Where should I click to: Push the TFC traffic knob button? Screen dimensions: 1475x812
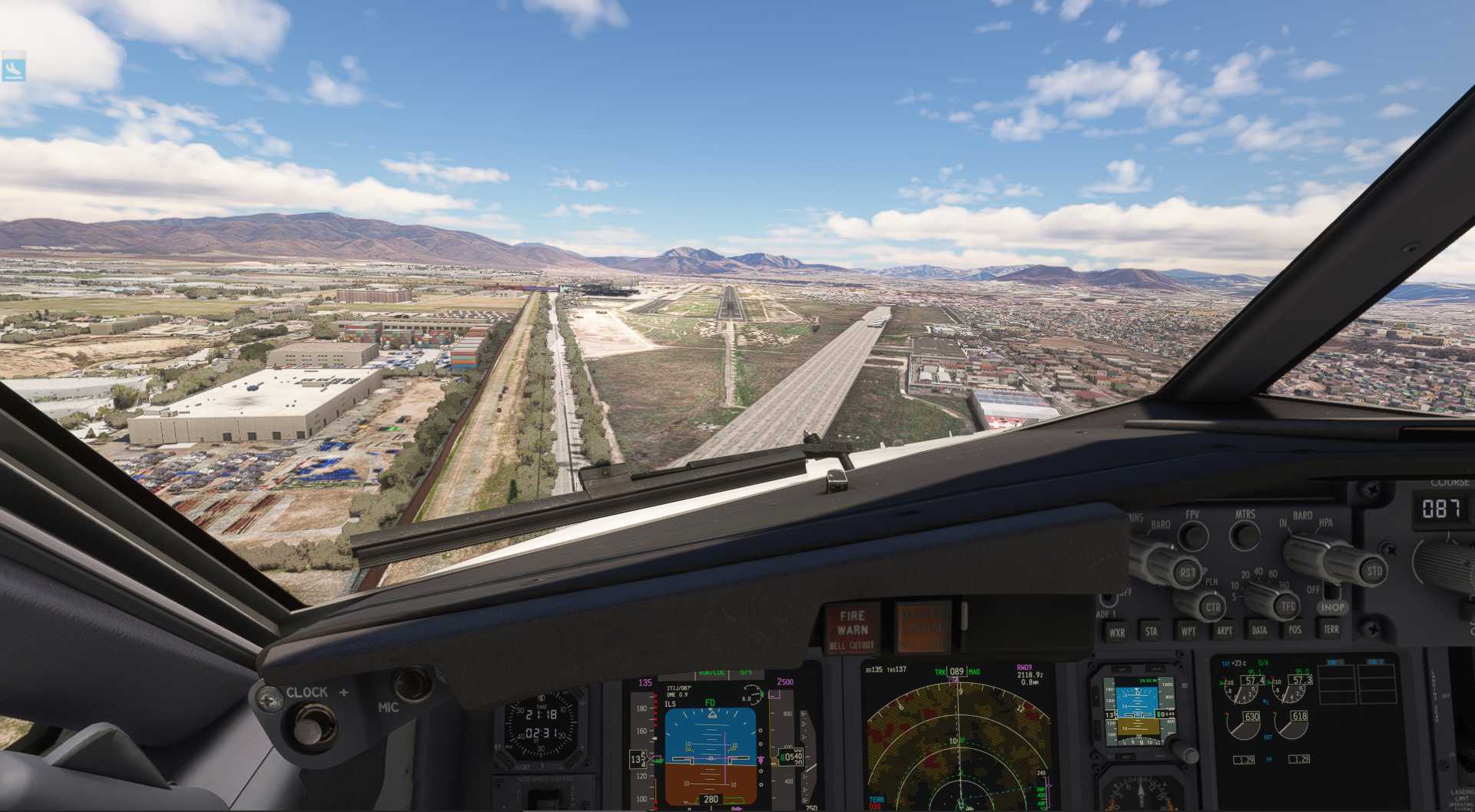tap(1288, 606)
